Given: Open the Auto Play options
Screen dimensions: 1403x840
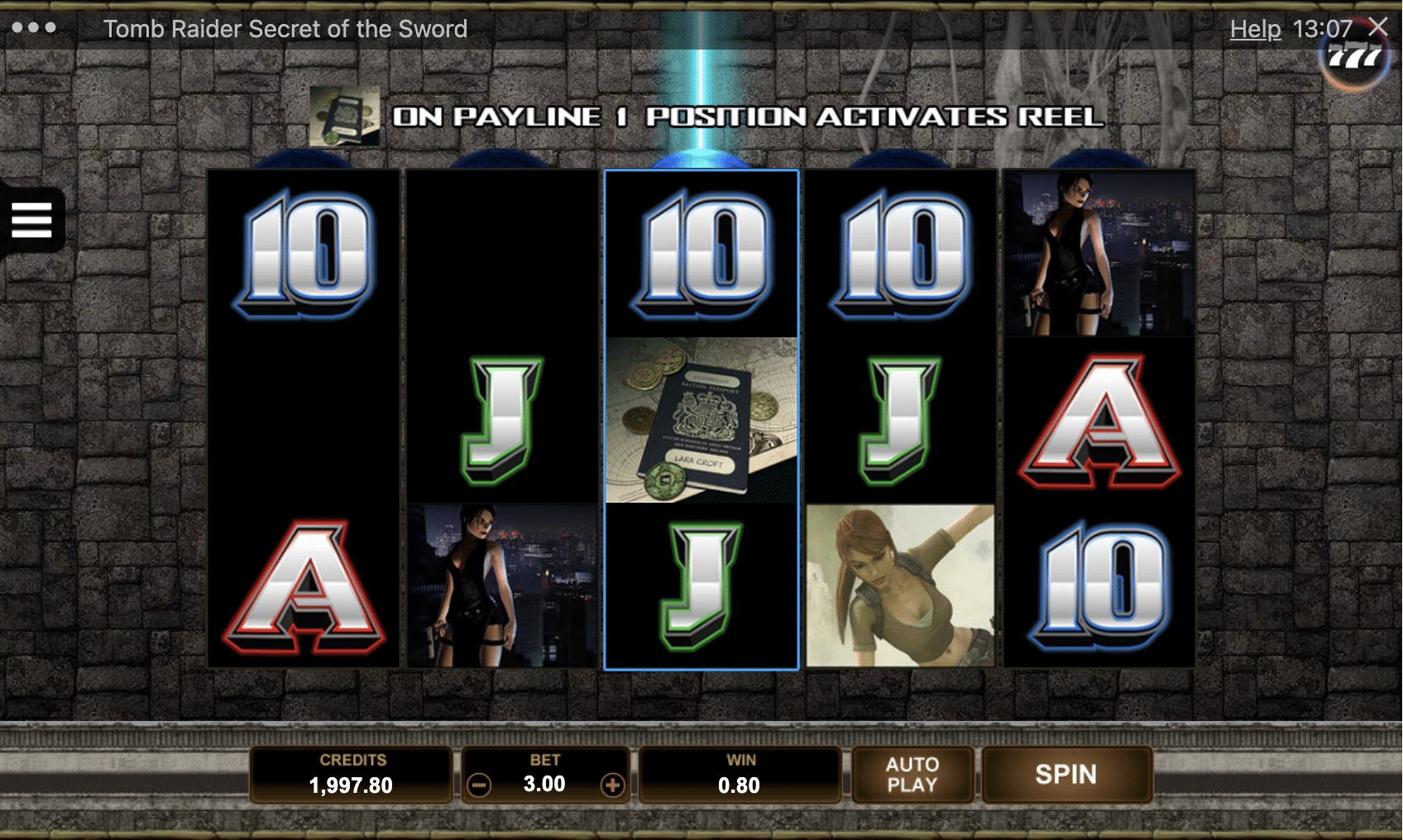Looking at the screenshot, I should point(912,775).
